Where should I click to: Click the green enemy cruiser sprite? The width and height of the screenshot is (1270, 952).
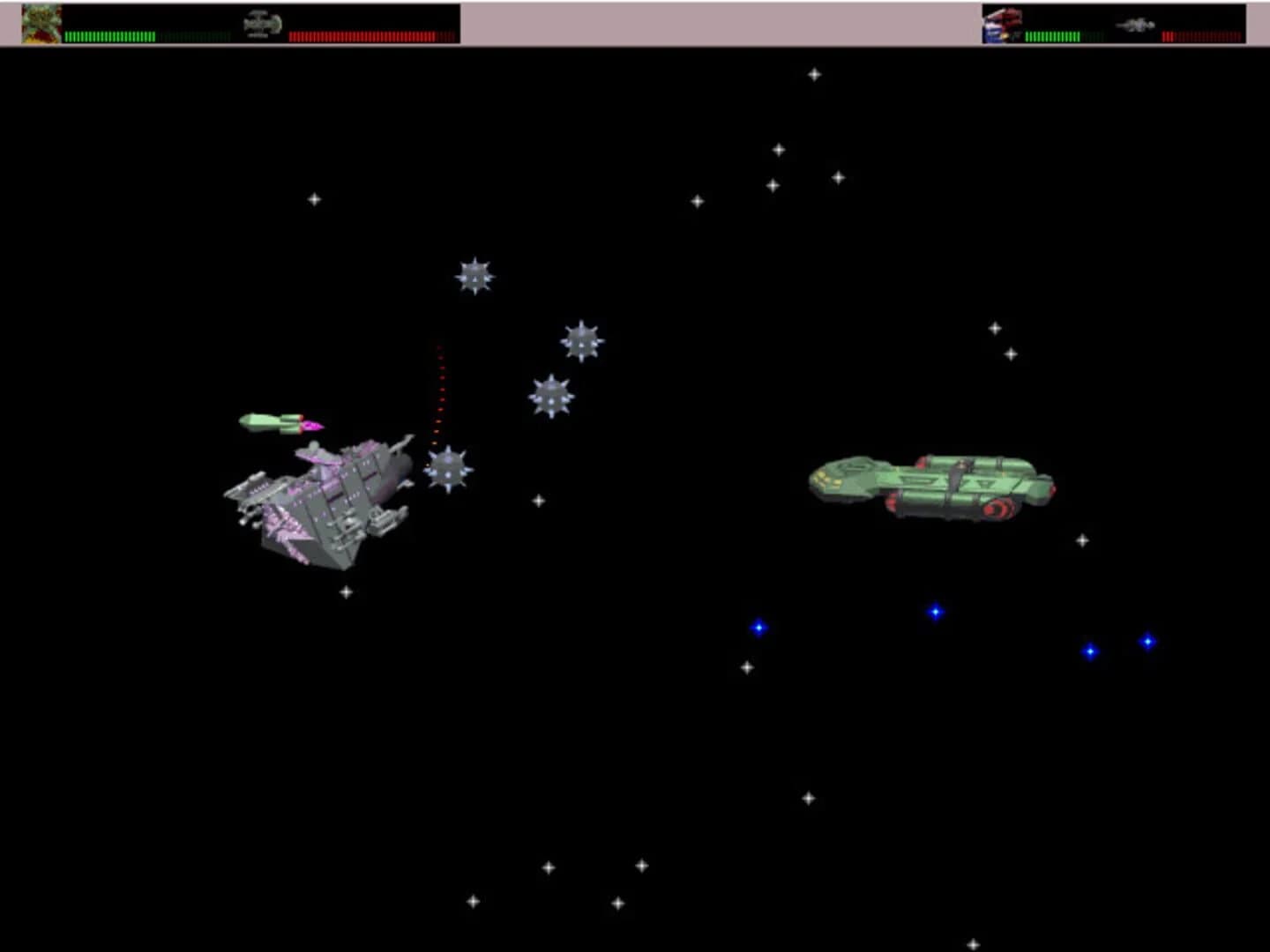pyautogui.click(x=930, y=485)
